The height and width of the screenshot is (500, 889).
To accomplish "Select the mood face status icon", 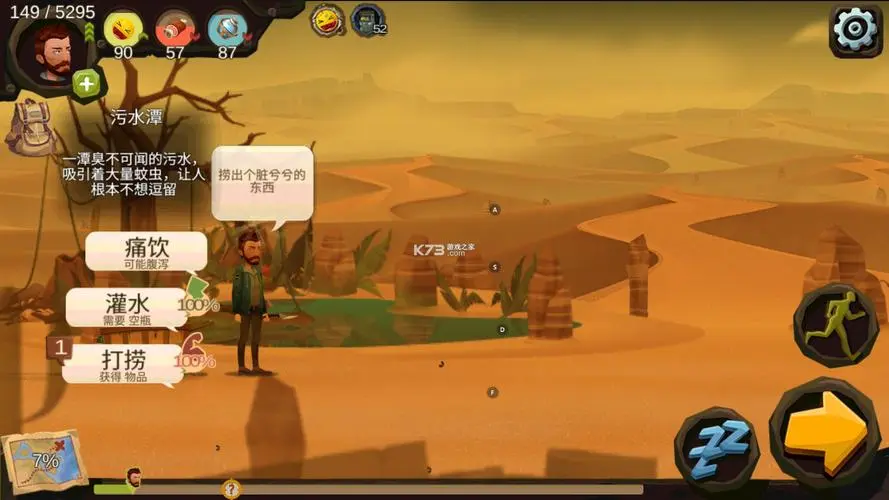I will (x=124, y=30).
